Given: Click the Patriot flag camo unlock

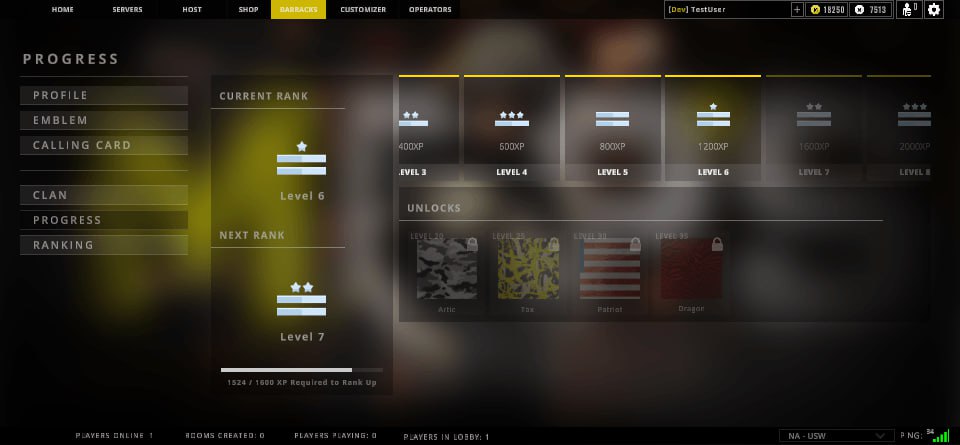Looking at the screenshot, I should (610, 270).
